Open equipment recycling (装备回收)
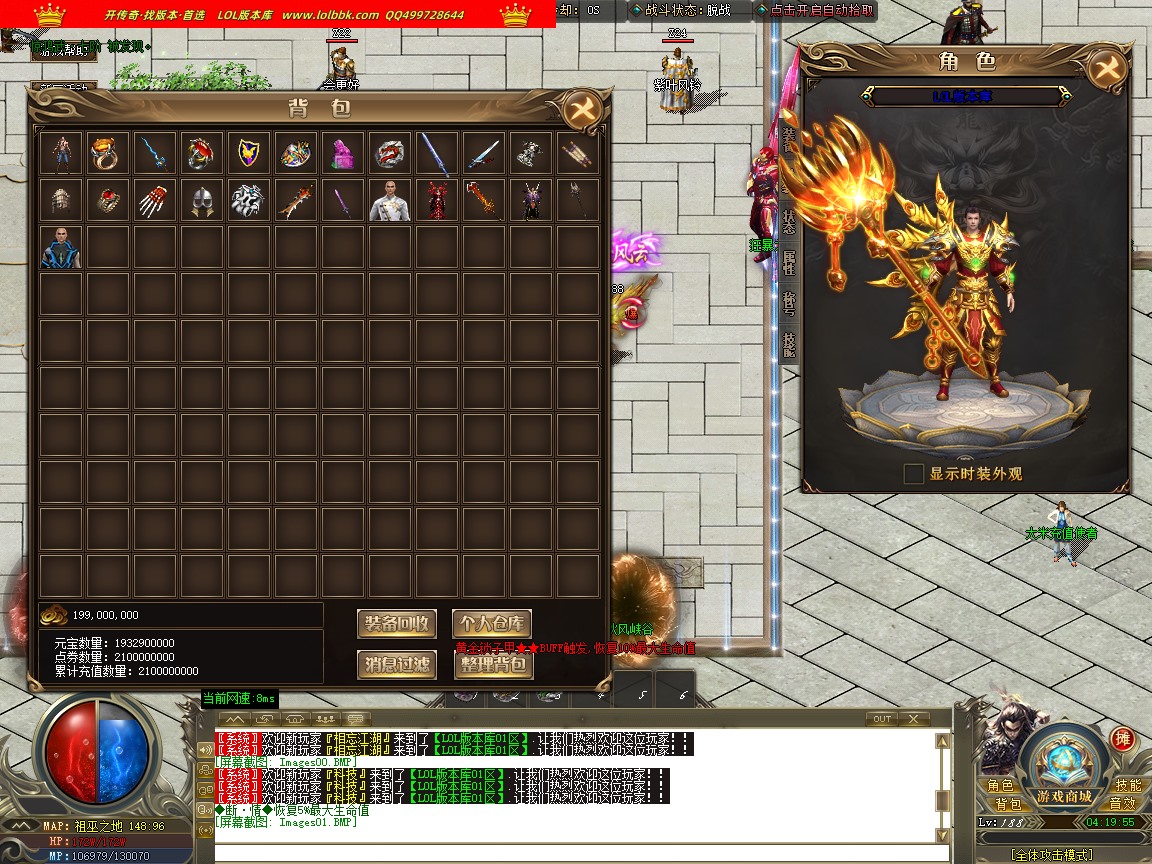Screen dimensions: 1152x864 coord(397,624)
